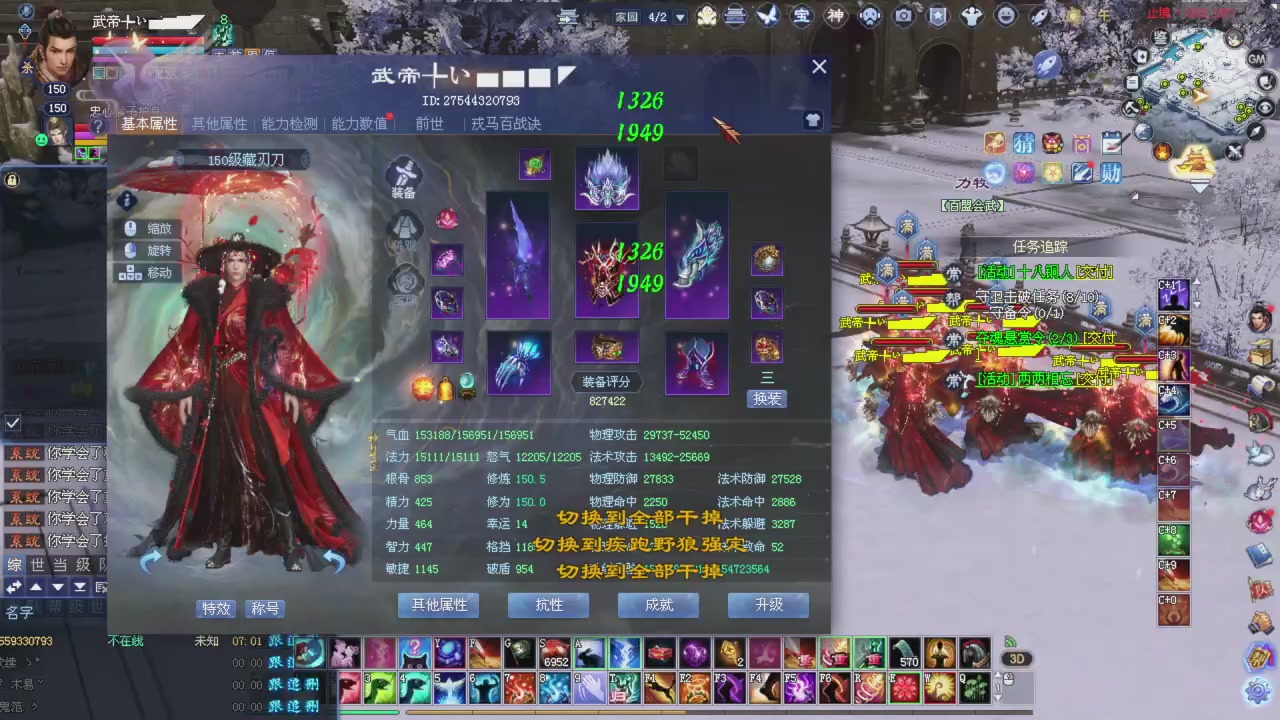The image size is (1280, 720).
Task: Collapse the 任务追踪 quest tracker header
Action: (x=1039, y=246)
